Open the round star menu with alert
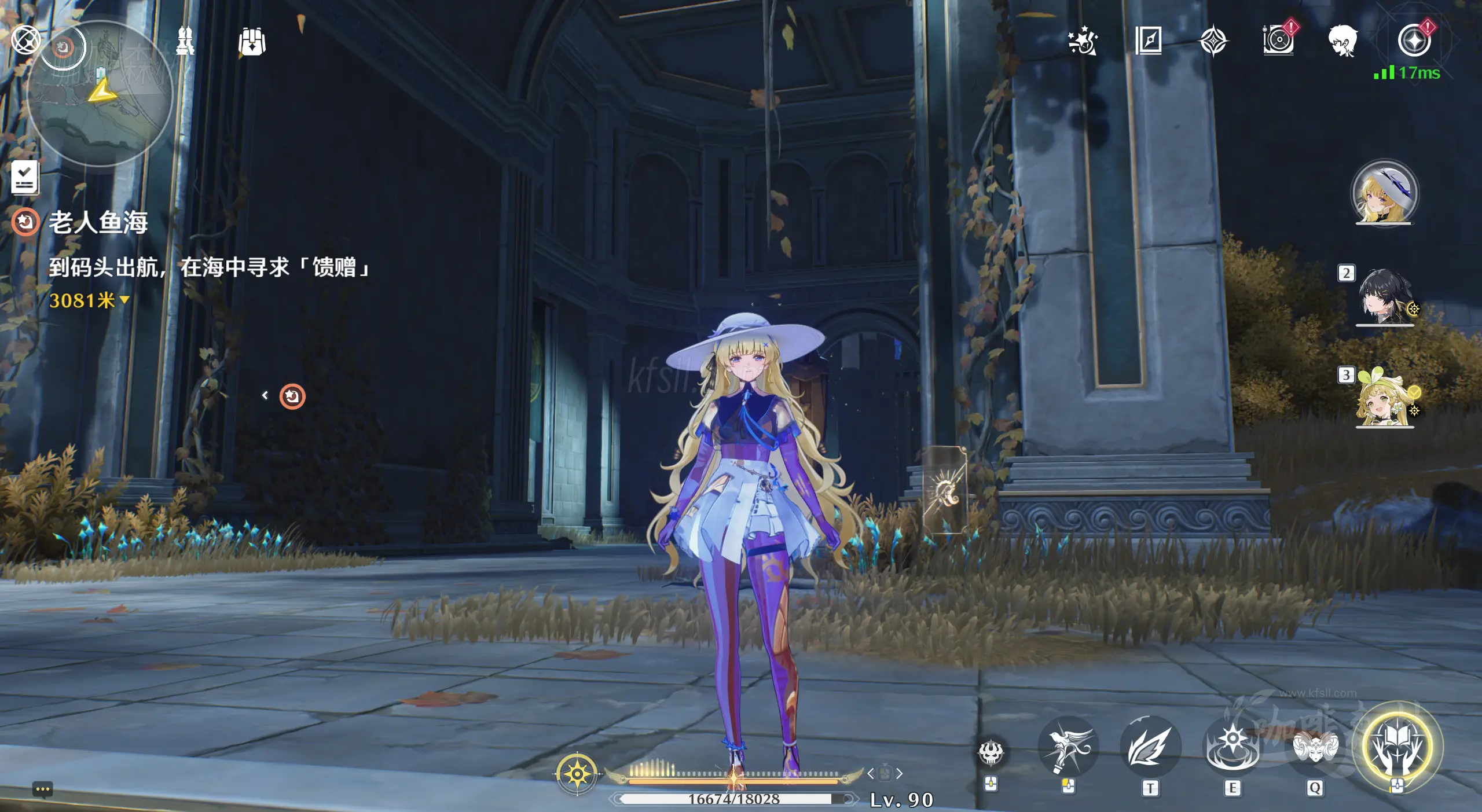The width and height of the screenshot is (1482, 812). pyautogui.click(x=1414, y=41)
